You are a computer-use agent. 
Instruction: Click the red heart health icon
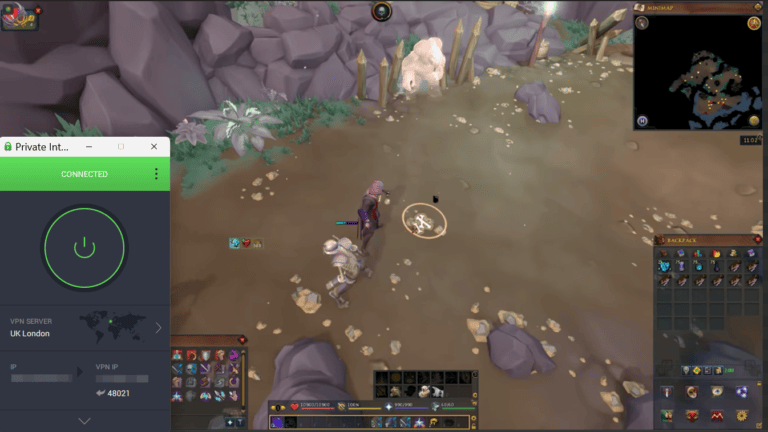pos(295,407)
